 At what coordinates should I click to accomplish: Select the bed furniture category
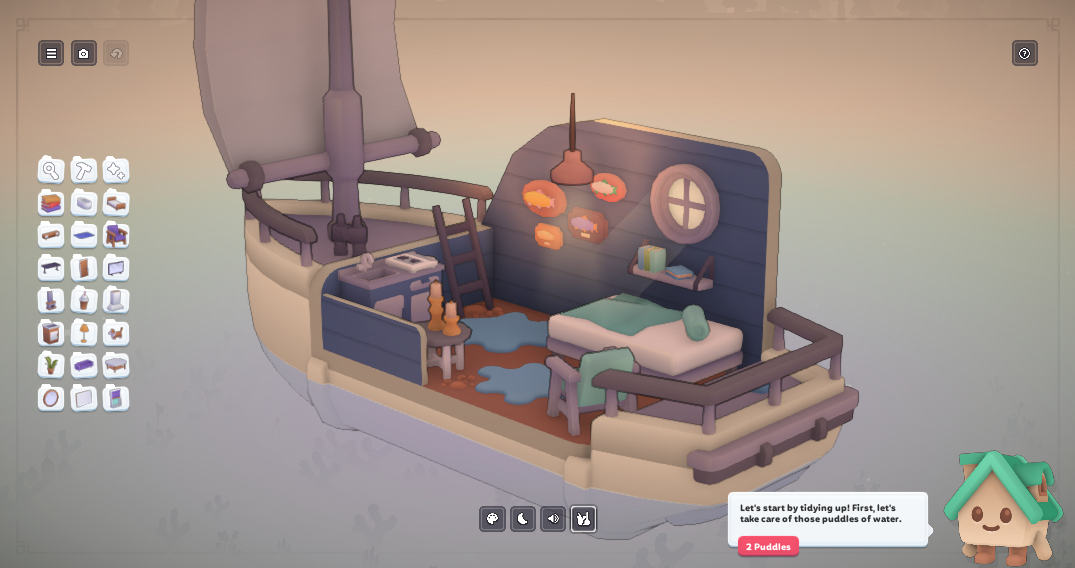coord(116,203)
